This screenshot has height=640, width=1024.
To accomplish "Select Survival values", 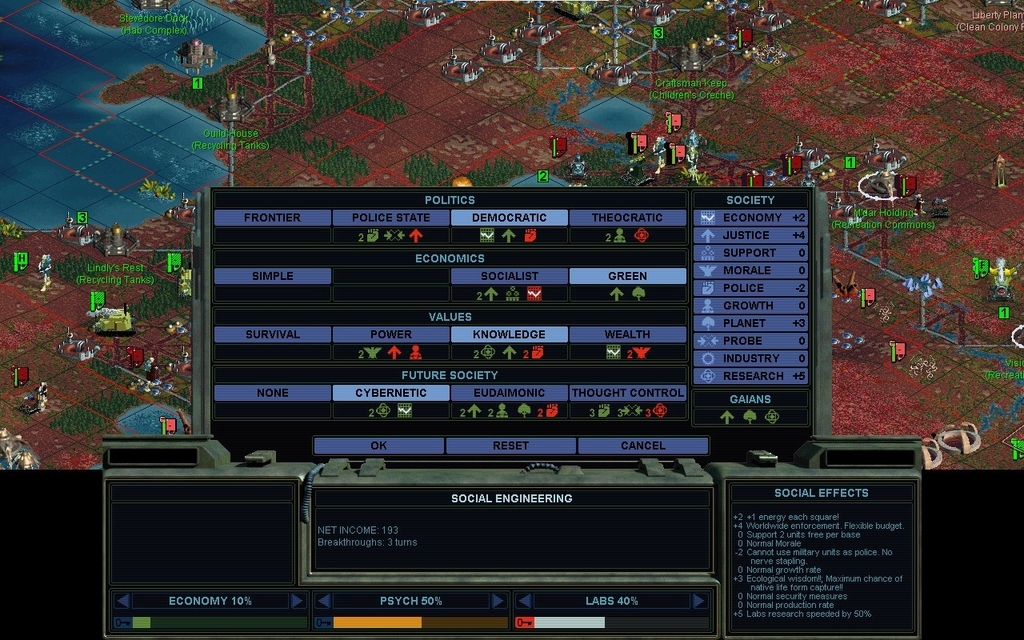I will click(x=272, y=334).
